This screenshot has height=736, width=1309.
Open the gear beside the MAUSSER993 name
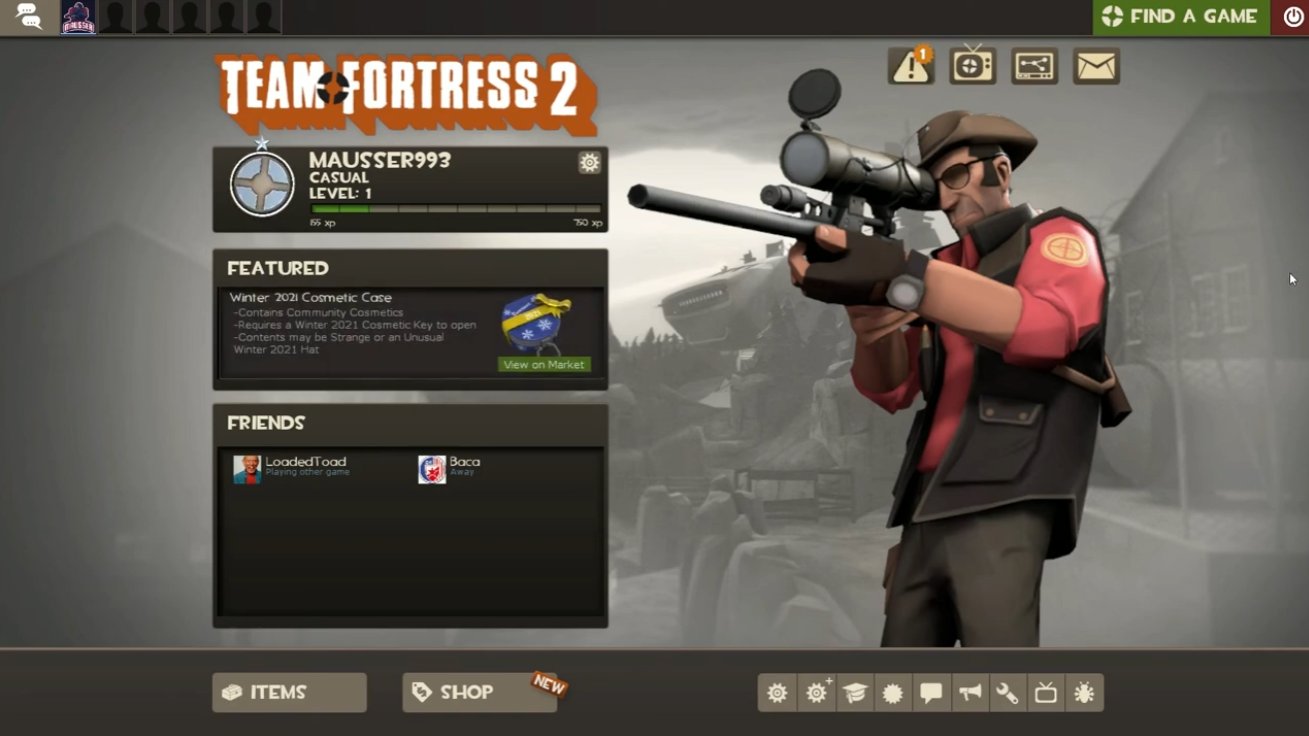coord(589,163)
